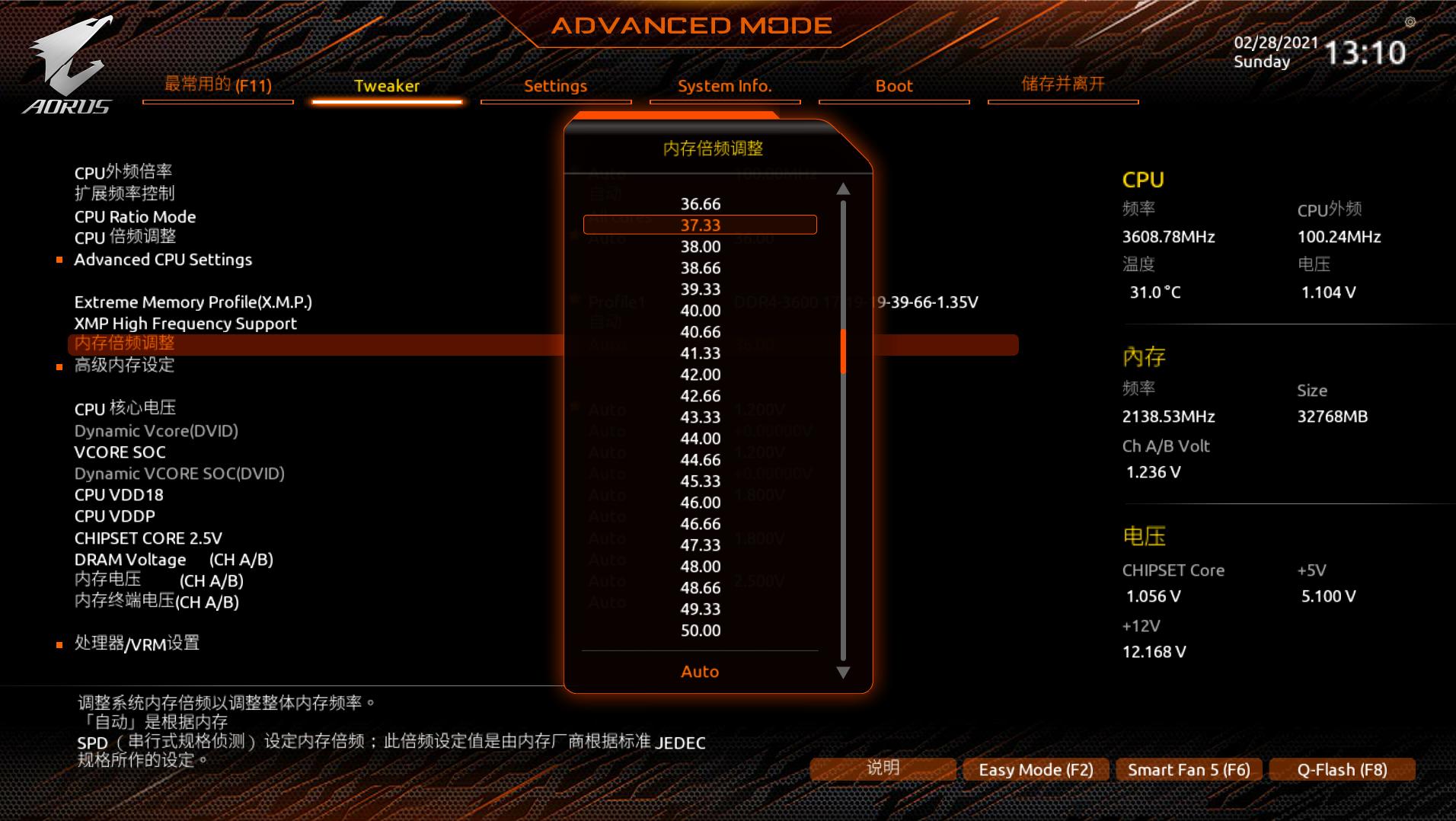Pick 40.00 from the multiplier list

click(x=700, y=311)
